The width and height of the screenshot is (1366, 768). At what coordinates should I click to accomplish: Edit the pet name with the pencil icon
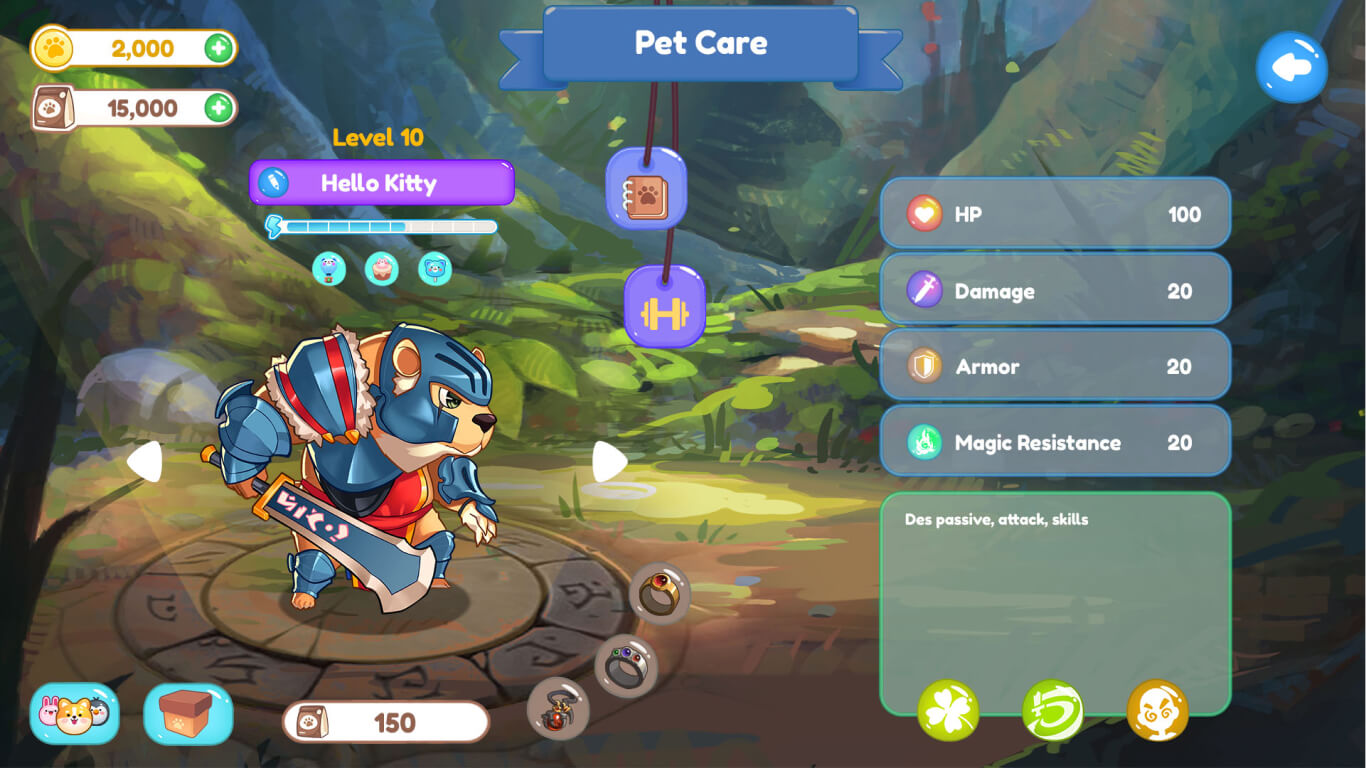pyautogui.click(x=273, y=183)
